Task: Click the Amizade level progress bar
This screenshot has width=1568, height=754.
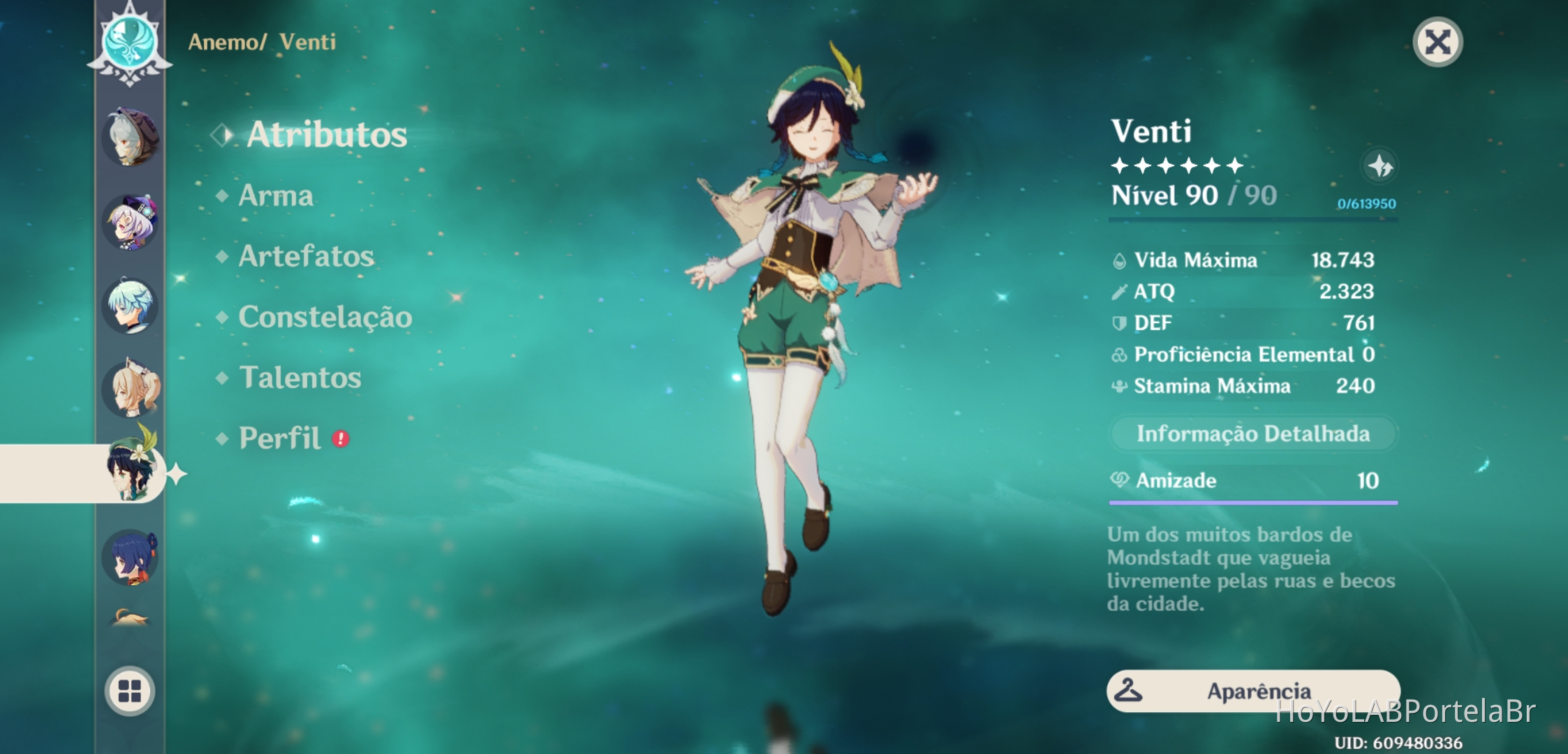Action: coord(1253,501)
